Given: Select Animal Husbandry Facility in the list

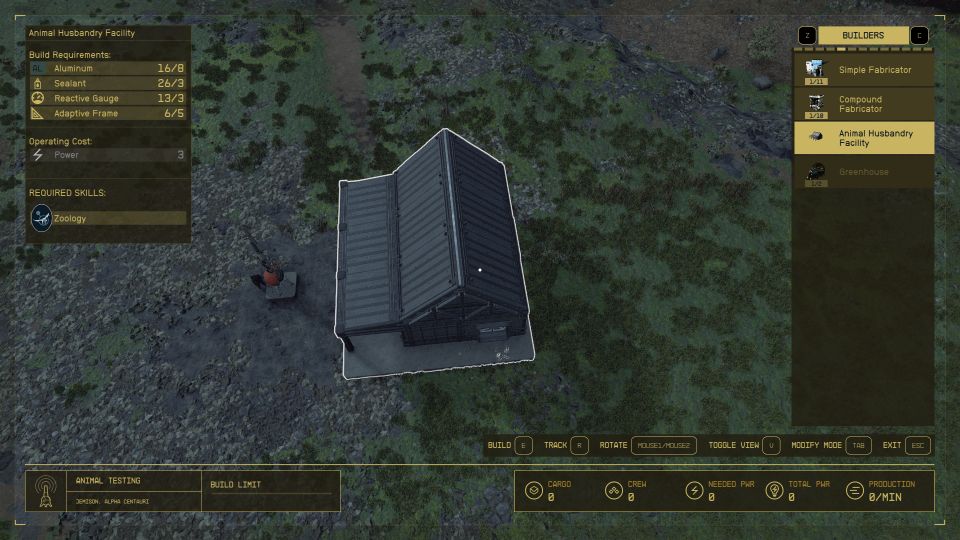Looking at the screenshot, I should coord(864,138).
